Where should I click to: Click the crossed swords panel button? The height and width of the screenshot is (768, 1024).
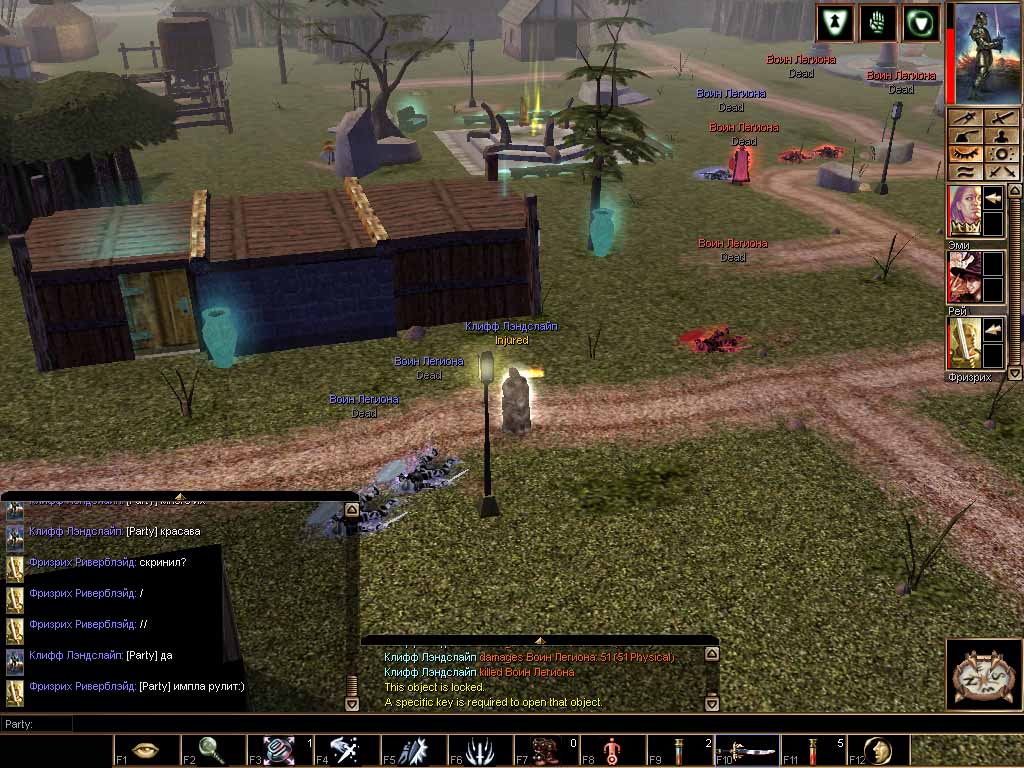point(1001,172)
